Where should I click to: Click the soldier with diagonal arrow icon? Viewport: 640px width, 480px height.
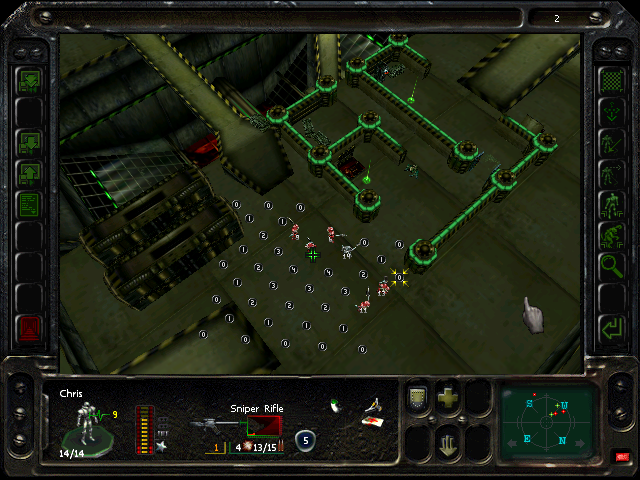coord(609,141)
